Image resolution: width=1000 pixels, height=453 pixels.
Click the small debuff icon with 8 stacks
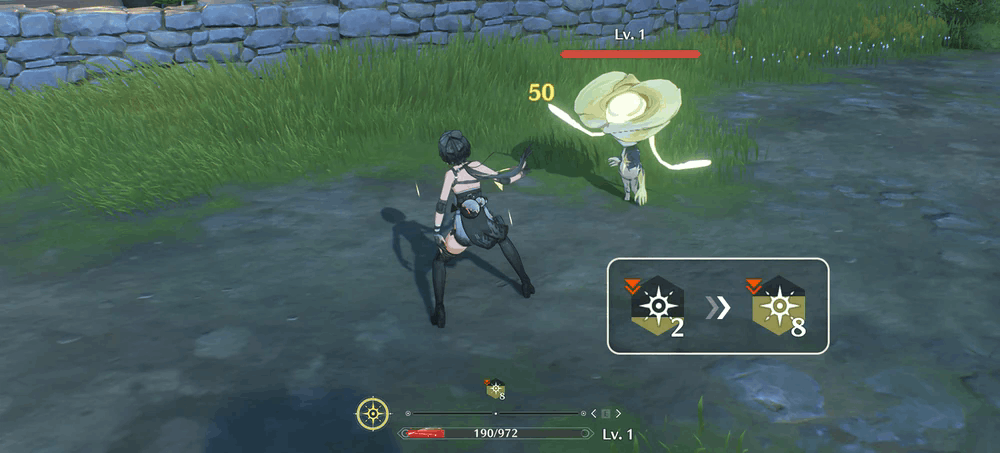(495, 389)
